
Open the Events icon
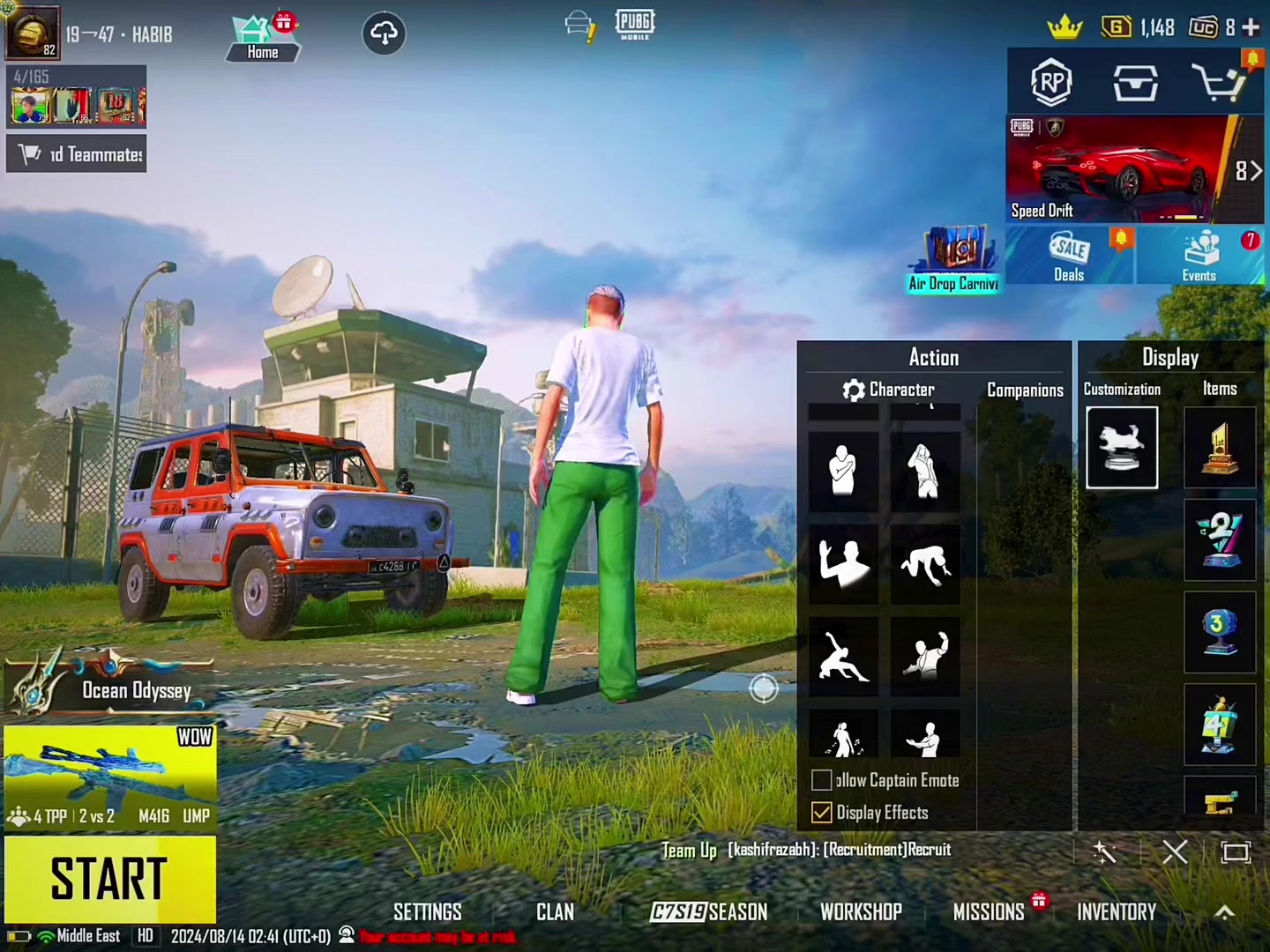coord(1199,257)
